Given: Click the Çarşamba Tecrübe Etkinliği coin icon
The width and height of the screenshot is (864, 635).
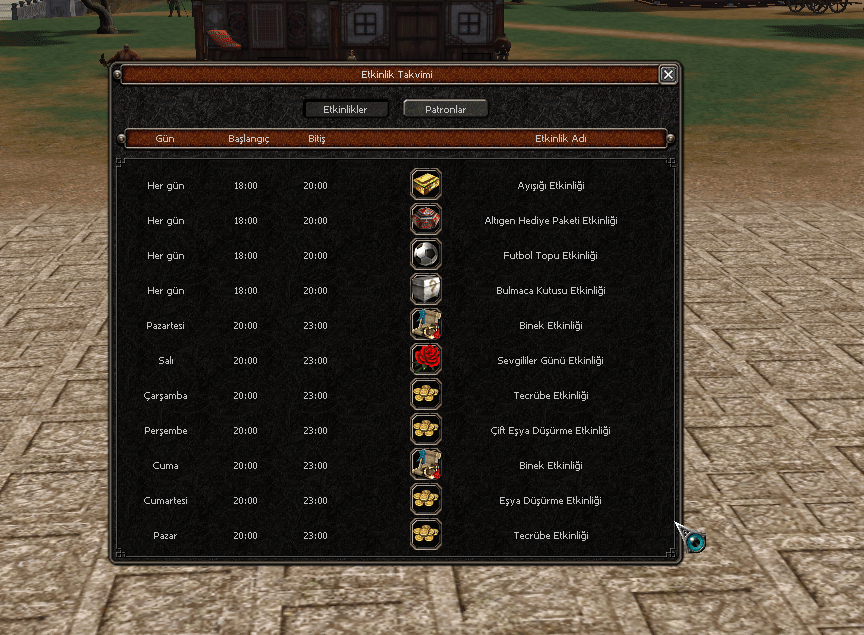Looking at the screenshot, I should pos(426,395).
